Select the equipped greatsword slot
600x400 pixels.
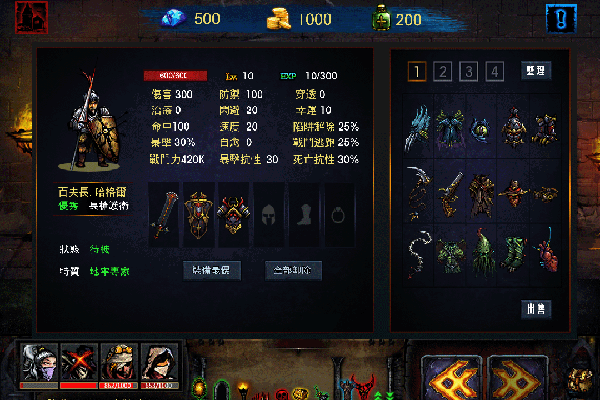point(164,214)
